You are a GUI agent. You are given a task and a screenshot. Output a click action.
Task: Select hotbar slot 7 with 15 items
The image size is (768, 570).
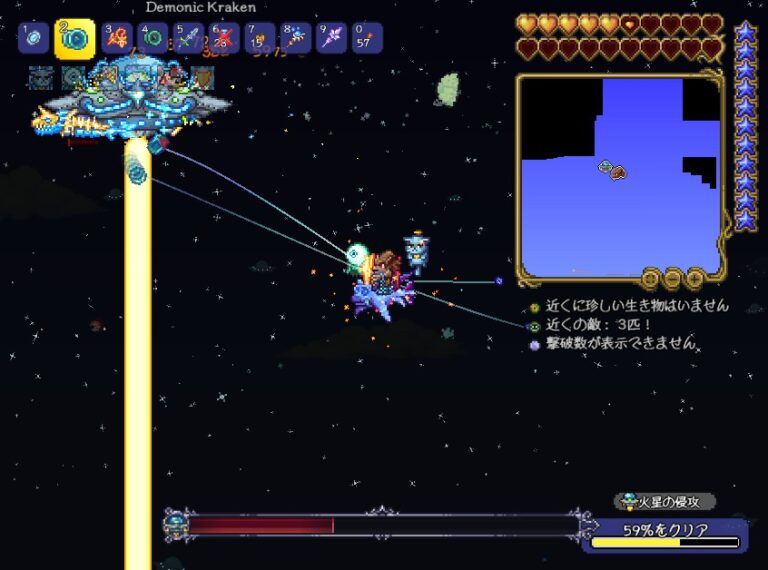pos(260,39)
